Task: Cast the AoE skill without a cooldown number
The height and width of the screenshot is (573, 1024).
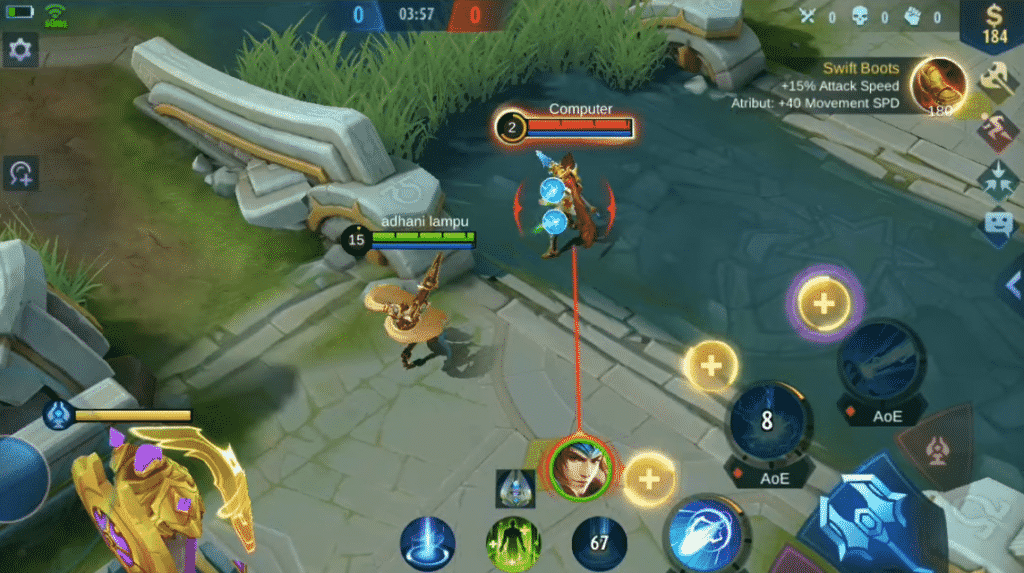Action: pyautogui.click(x=880, y=362)
